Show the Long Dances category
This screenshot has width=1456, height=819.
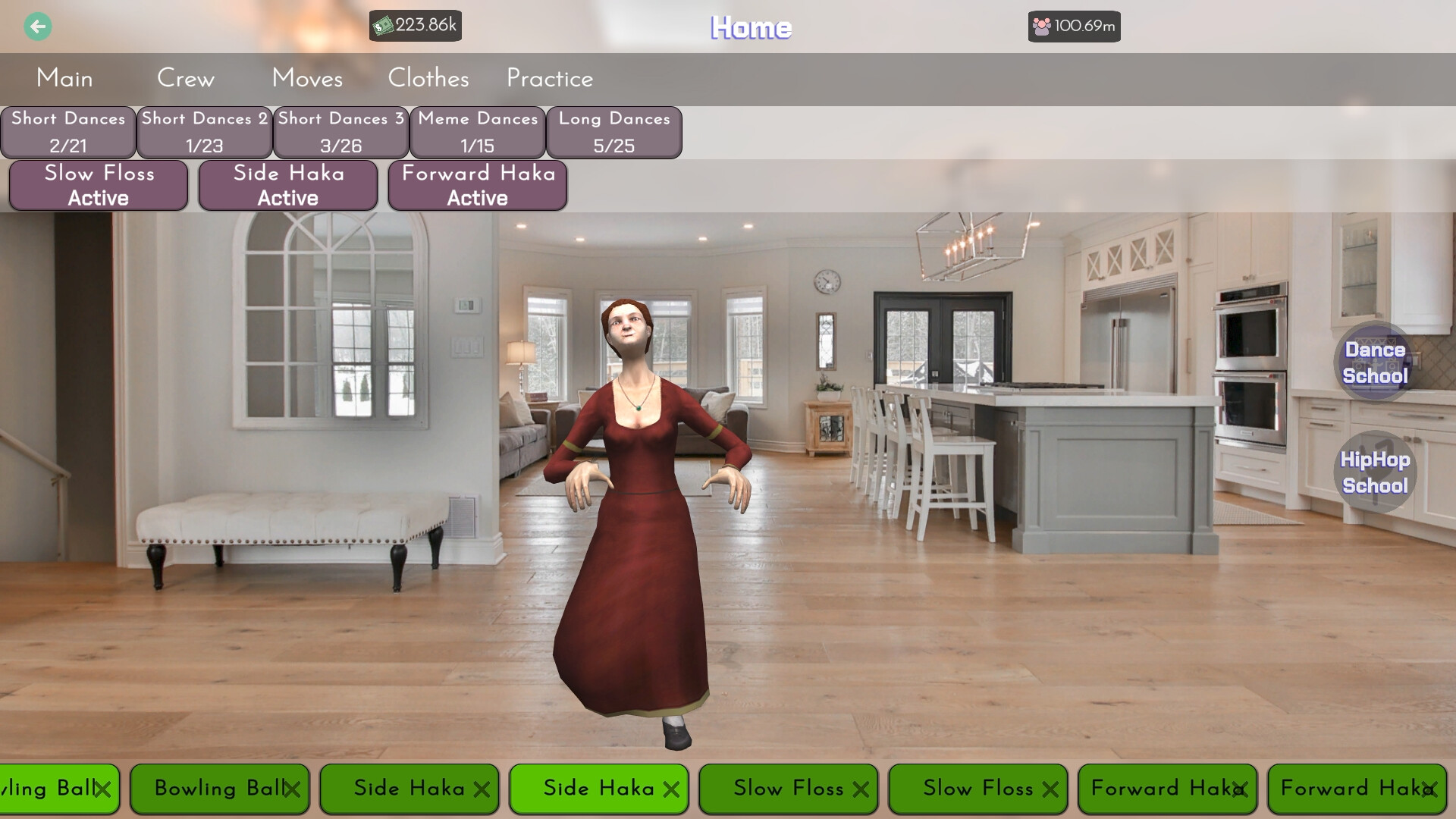click(614, 132)
